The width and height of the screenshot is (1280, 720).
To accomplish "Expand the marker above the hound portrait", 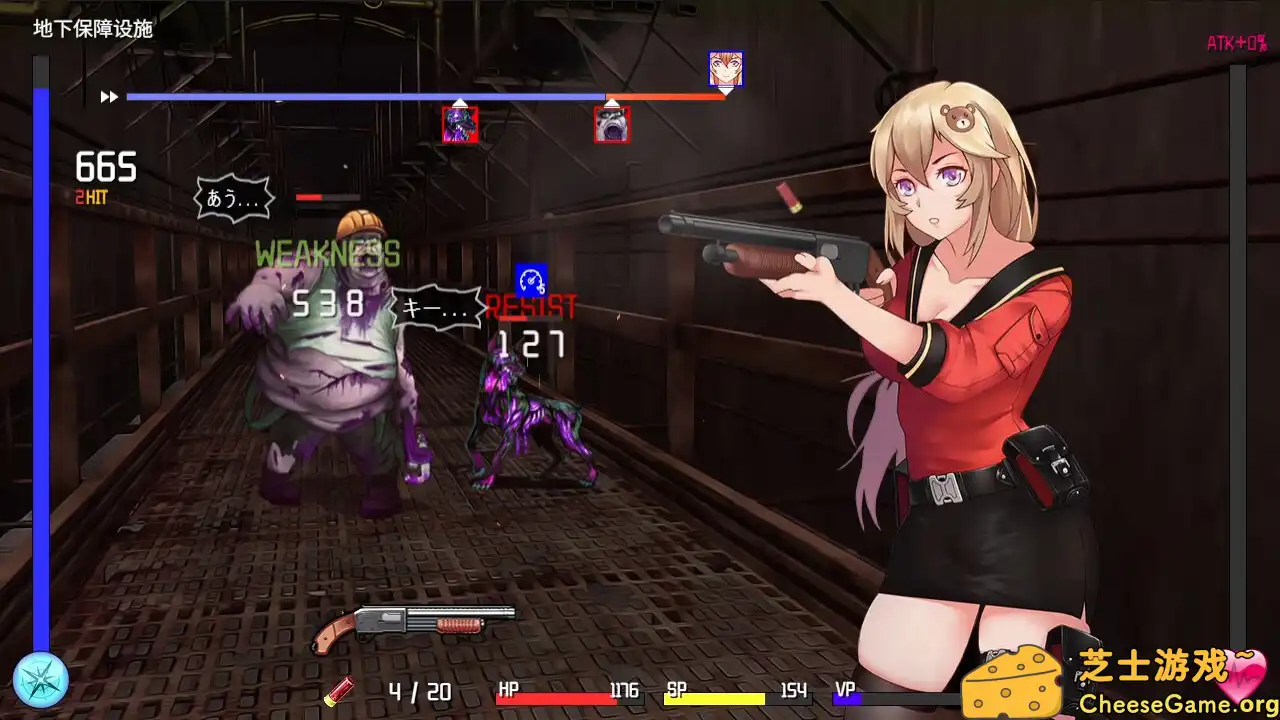I will 460,102.
